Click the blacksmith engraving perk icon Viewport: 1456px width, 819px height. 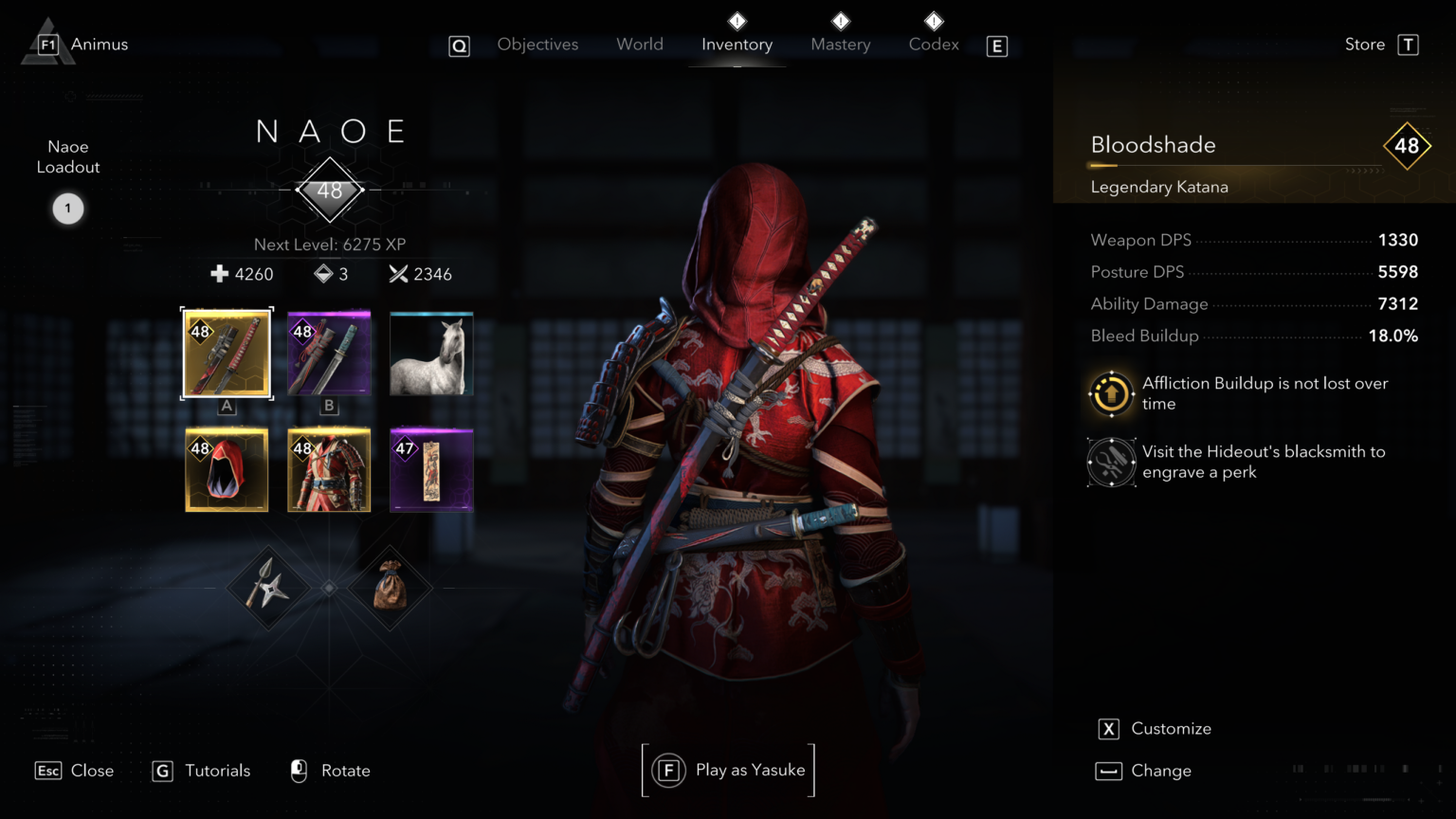[1111, 462]
